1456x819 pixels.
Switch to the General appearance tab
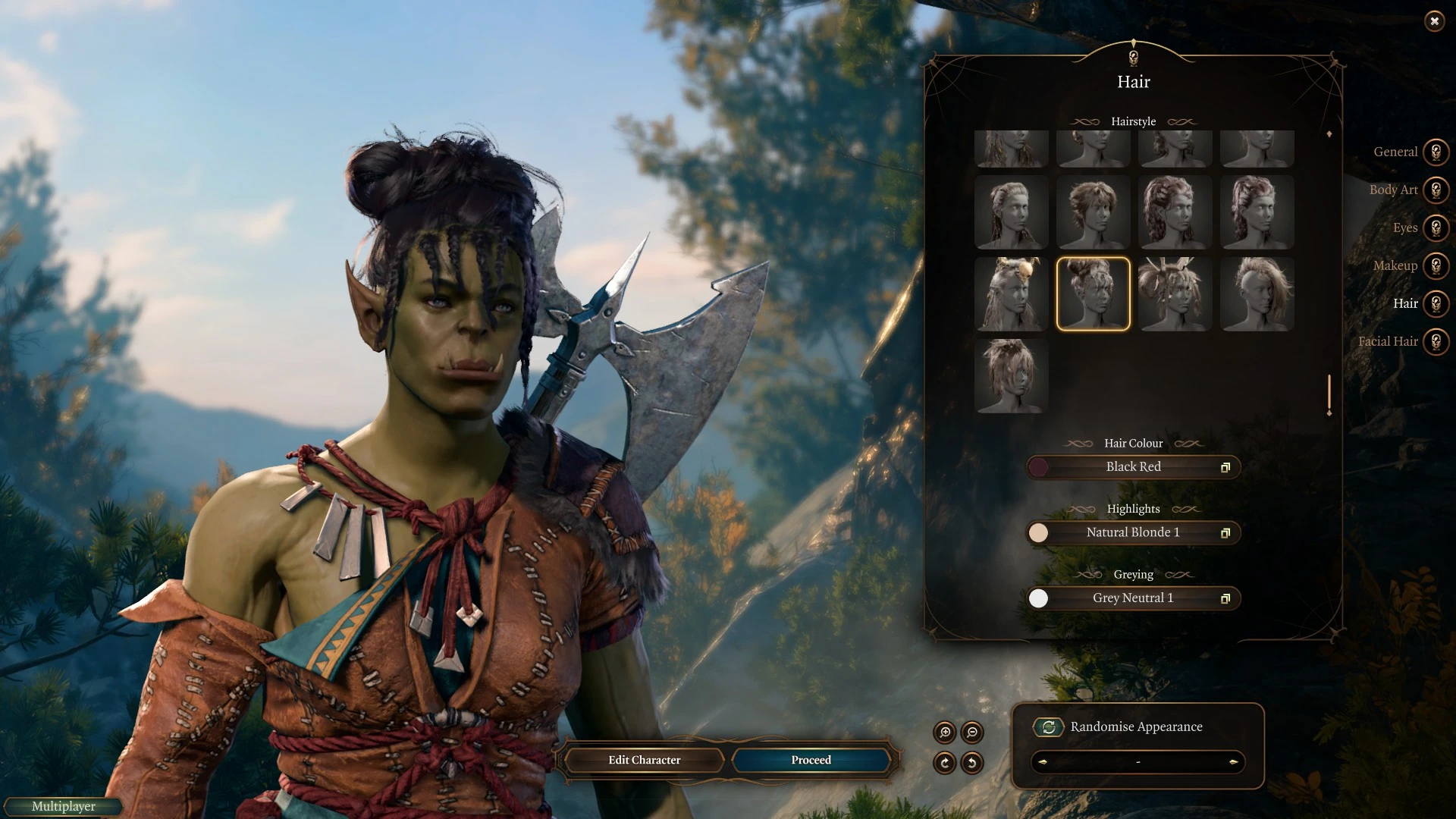pyautogui.click(x=1435, y=152)
